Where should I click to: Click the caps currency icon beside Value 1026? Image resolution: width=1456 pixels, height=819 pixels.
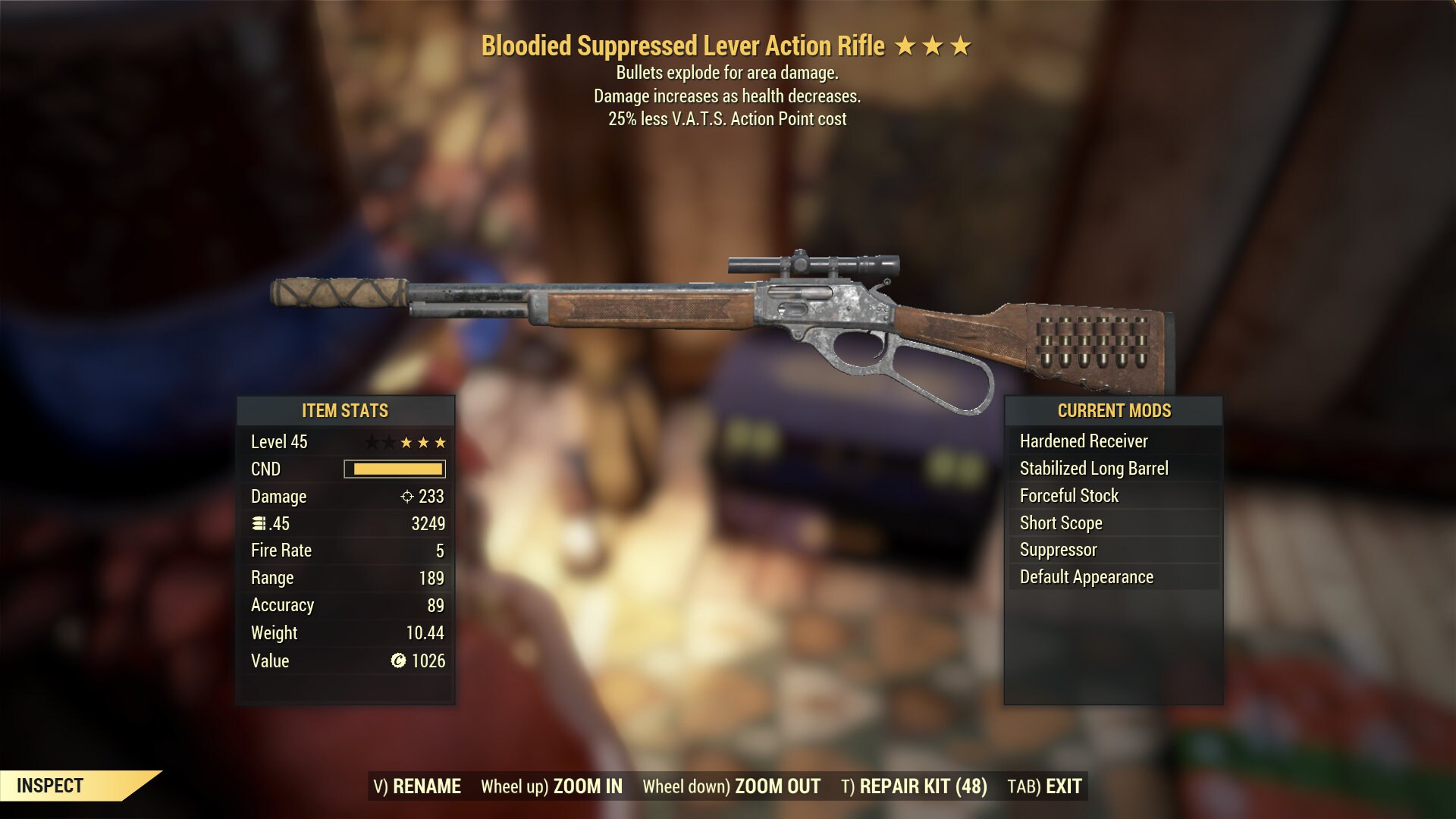click(397, 661)
